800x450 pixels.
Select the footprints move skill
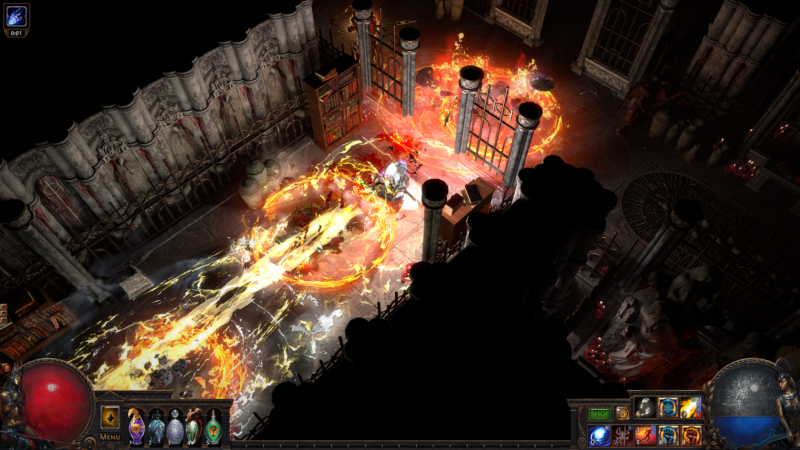coord(646,408)
